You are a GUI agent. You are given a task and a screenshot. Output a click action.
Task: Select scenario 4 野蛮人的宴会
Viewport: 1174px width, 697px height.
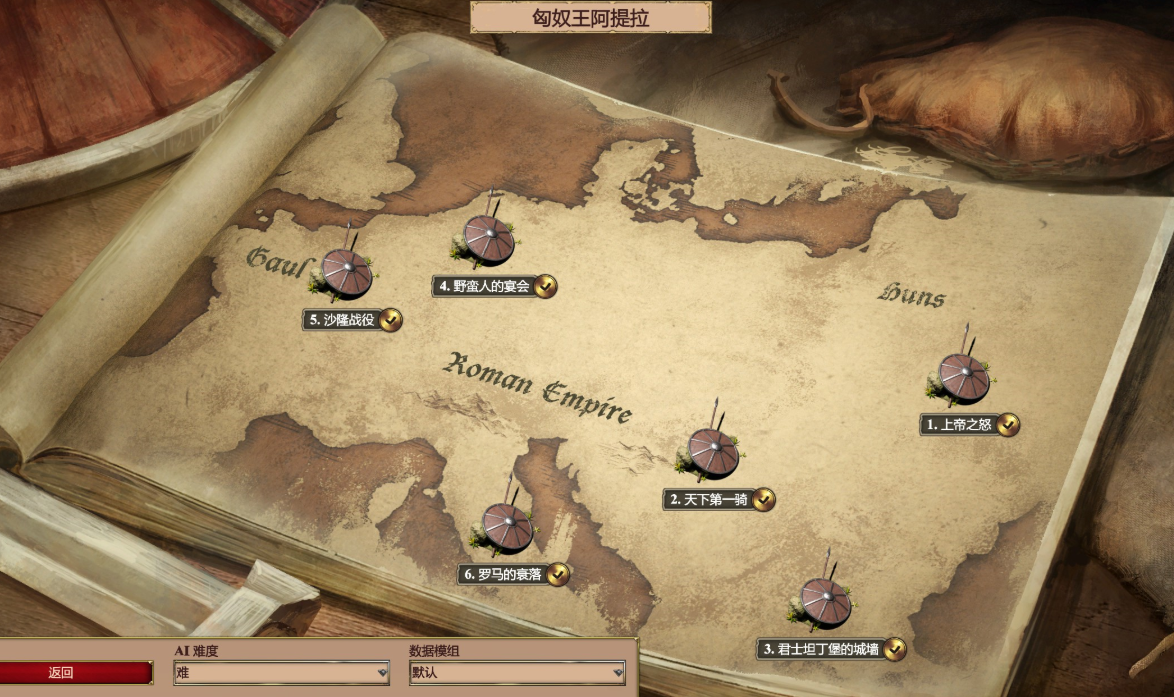(488, 241)
